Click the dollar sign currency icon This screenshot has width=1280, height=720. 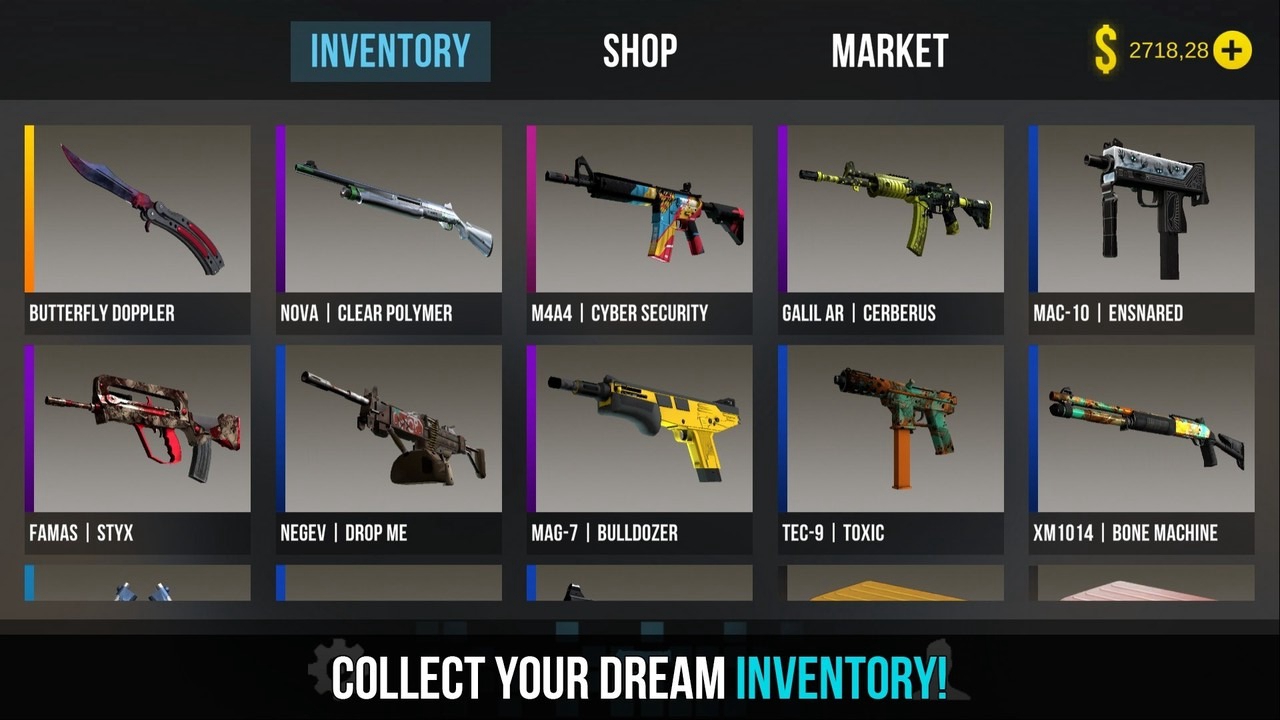[x=1104, y=50]
